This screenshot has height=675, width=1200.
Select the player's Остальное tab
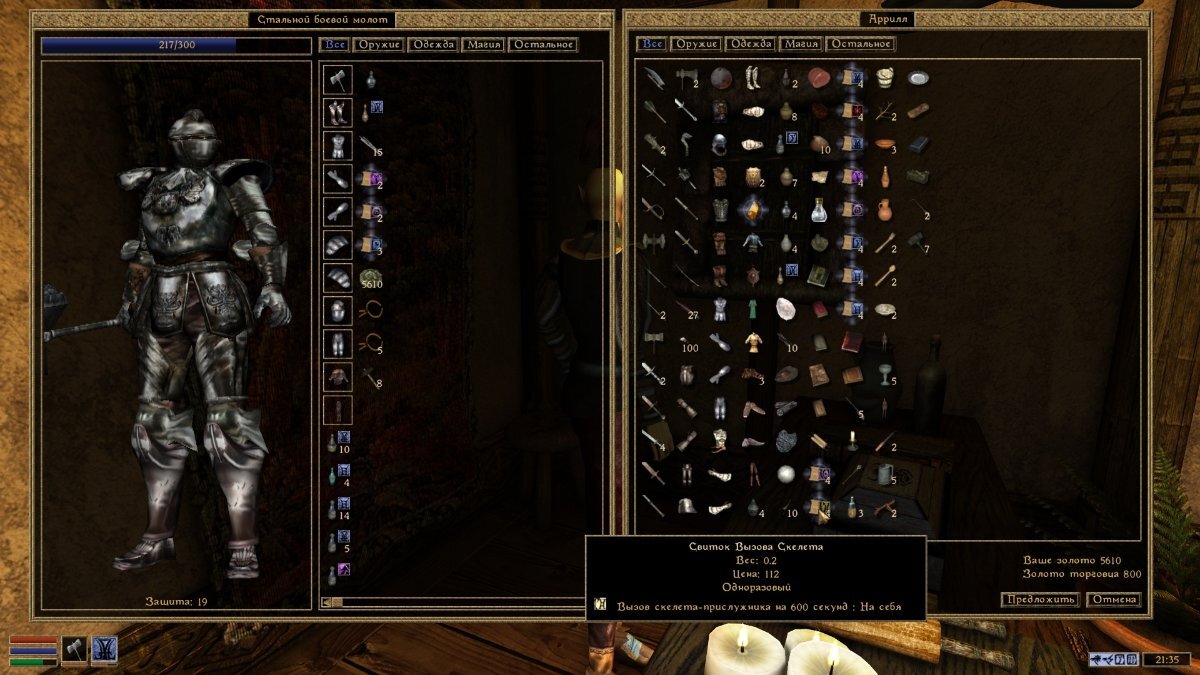coord(543,44)
